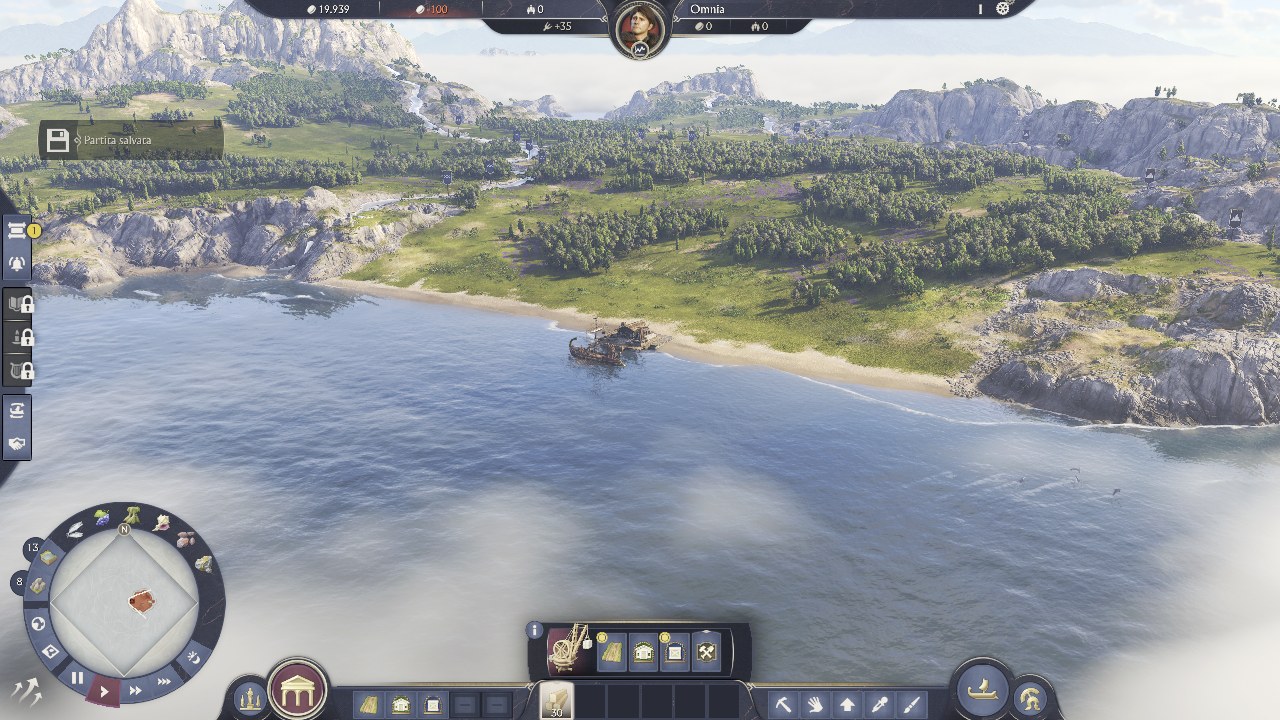Image resolution: width=1280 pixels, height=720 pixels.
Task: Click the governor portrait at top center
Action: tap(640, 29)
